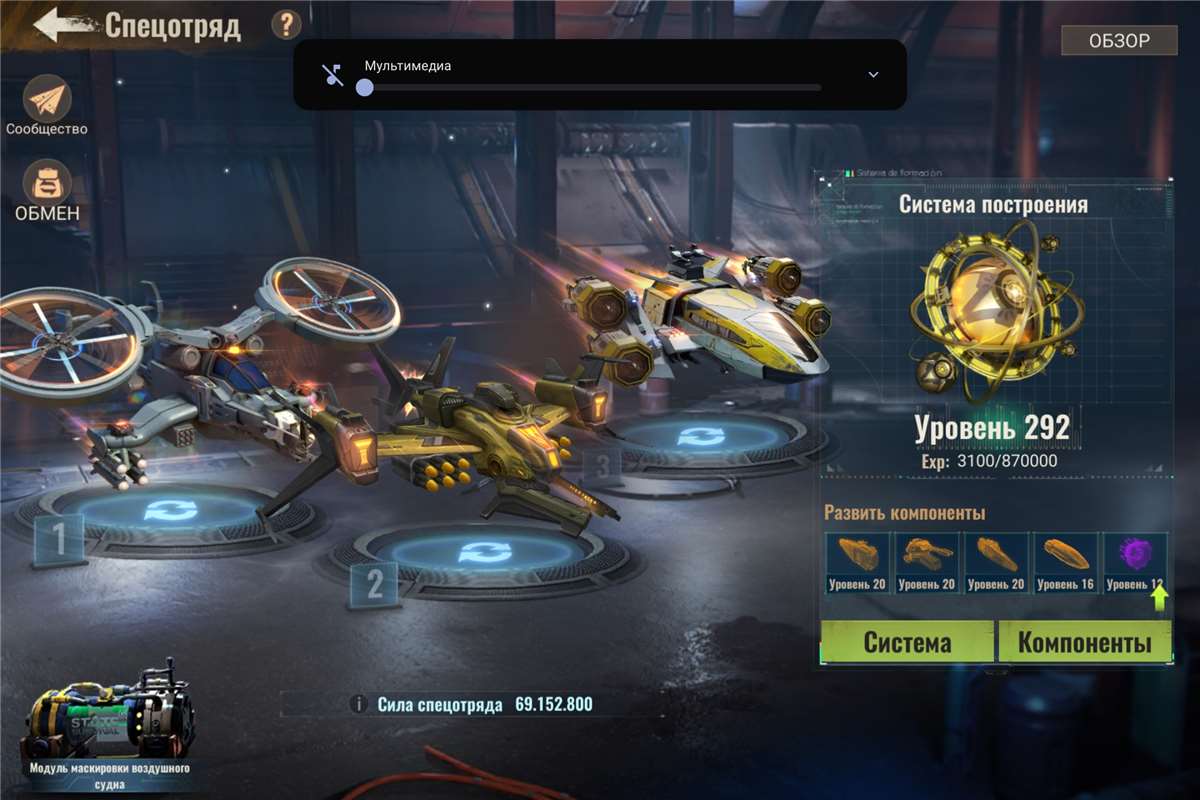Swap the aircraft on pad 2
Image resolution: width=1200 pixels, height=800 pixels.
pyautogui.click(x=483, y=552)
